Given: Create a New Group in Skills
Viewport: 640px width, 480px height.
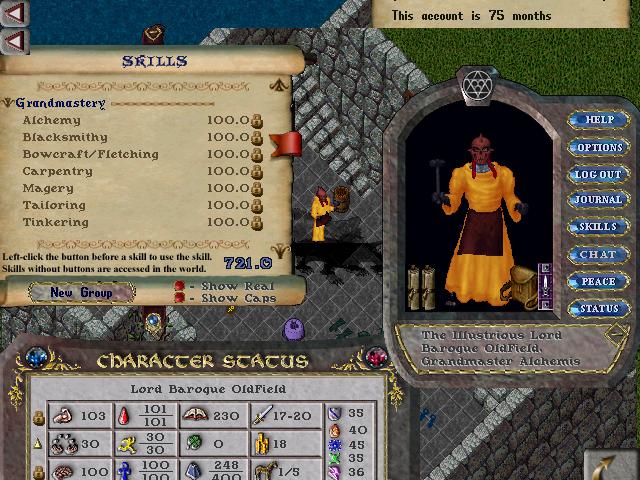Looking at the screenshot, I should (x=80, y=292).
